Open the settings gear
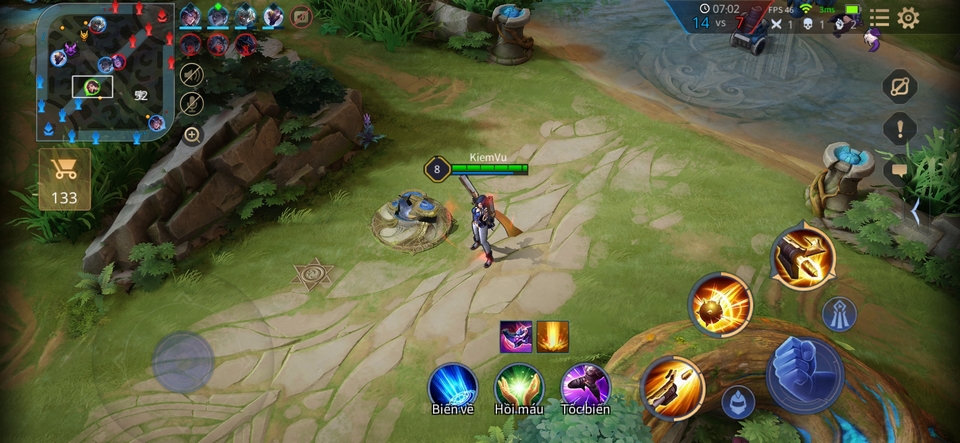Image resolution: width=960 pixels, height=443 pixels. 908,18
